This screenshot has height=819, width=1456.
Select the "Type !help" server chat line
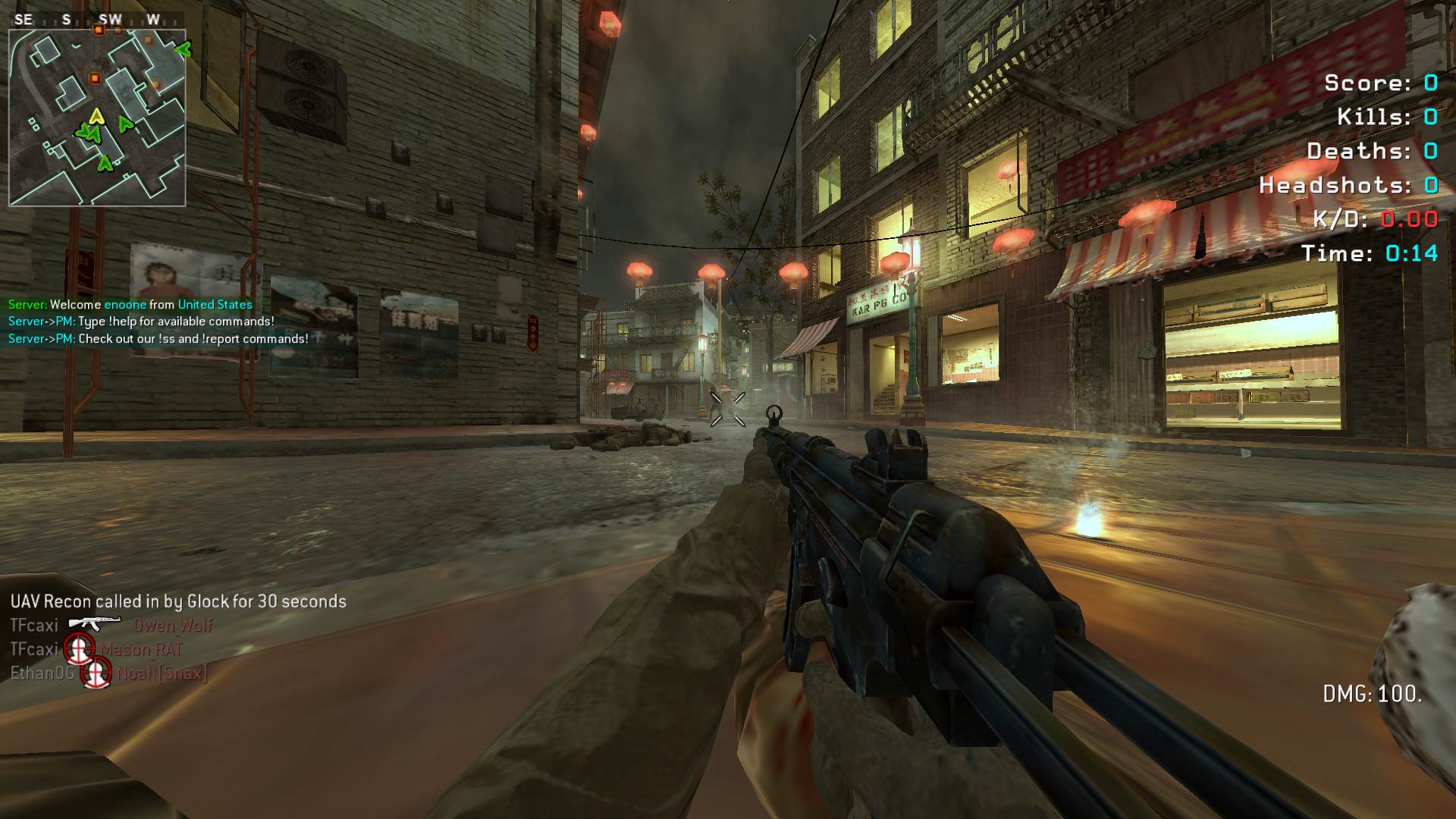point(141,322)
